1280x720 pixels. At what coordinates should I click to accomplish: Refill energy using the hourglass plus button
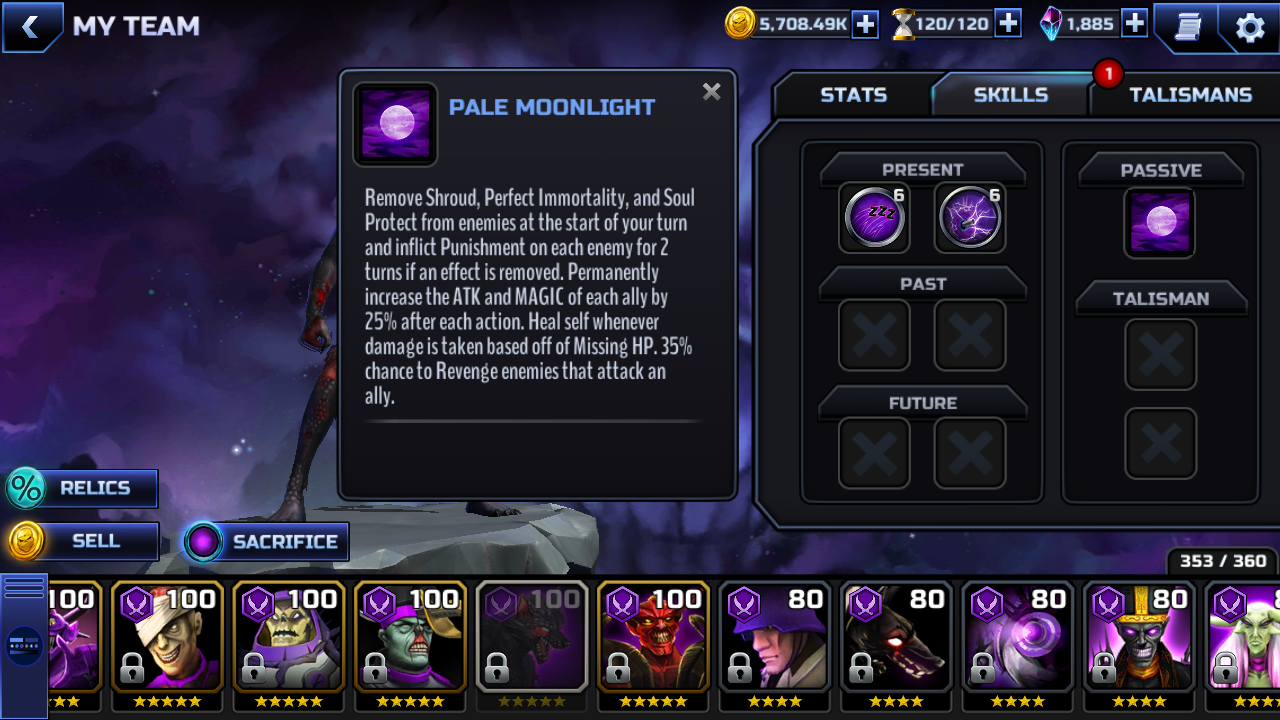[x=1008, y=24]
